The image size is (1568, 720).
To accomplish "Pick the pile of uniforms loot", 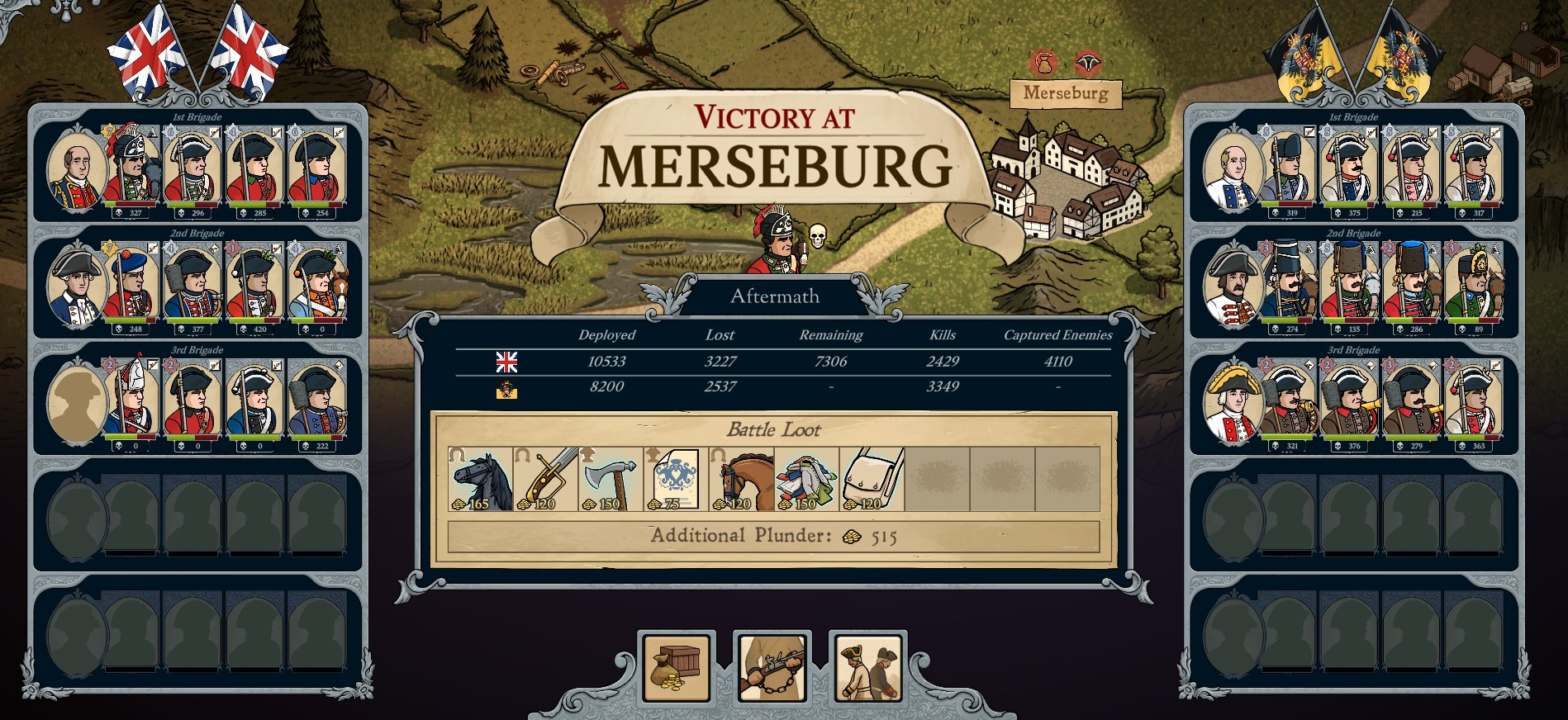I will [807, 480].
